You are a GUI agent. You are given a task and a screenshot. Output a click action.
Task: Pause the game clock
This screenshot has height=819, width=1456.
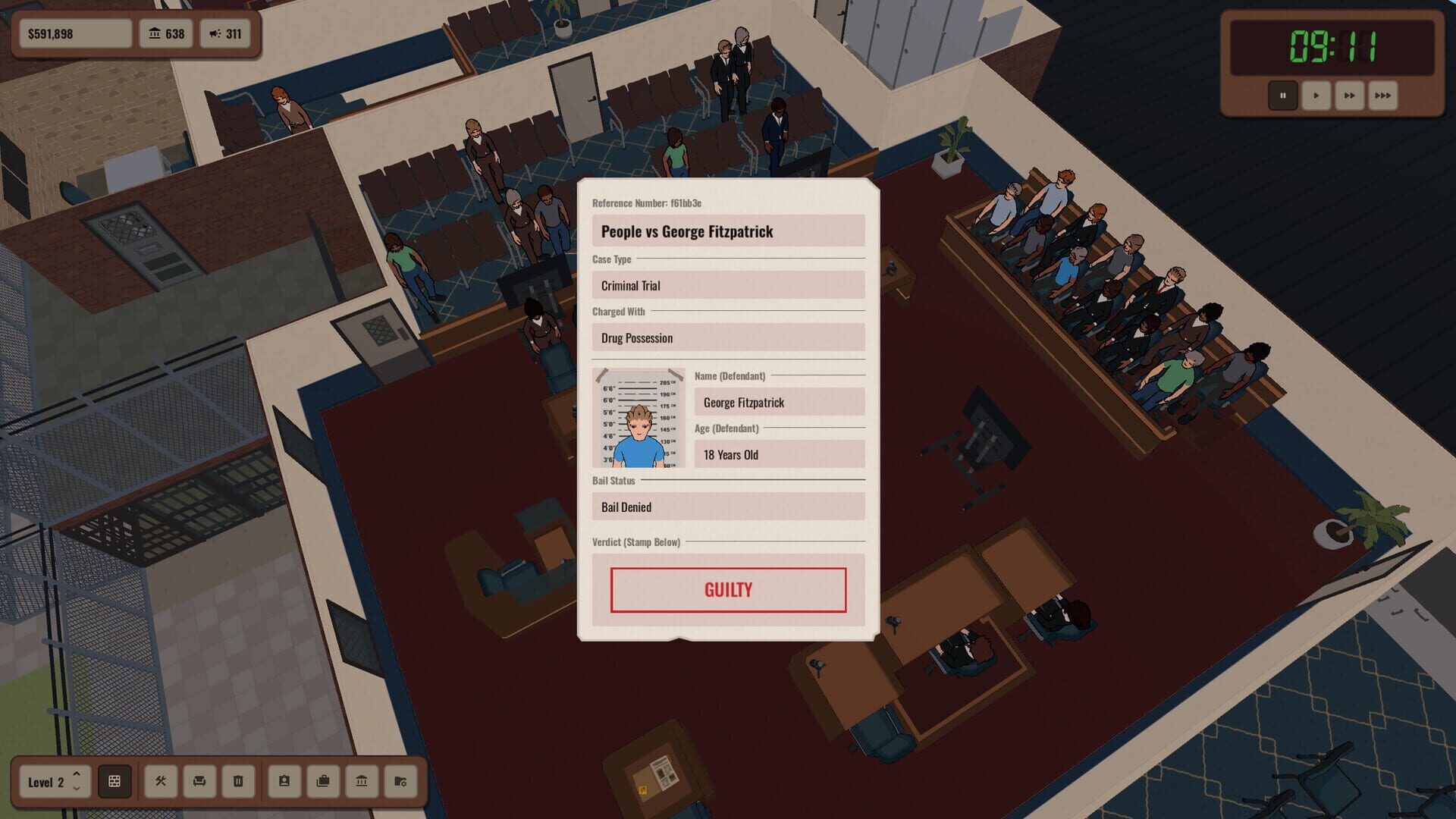(x=1283, y=96)
